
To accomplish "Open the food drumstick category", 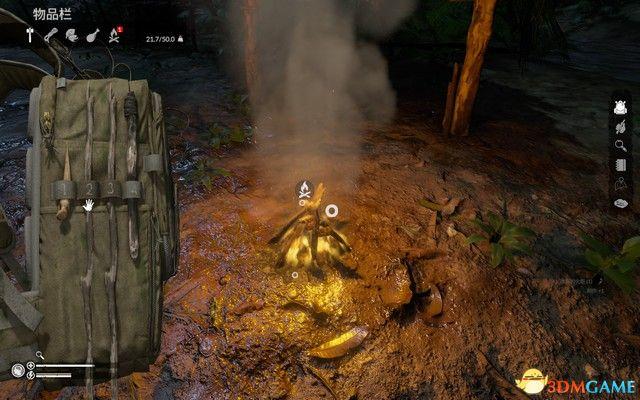I will click(93, 35).
